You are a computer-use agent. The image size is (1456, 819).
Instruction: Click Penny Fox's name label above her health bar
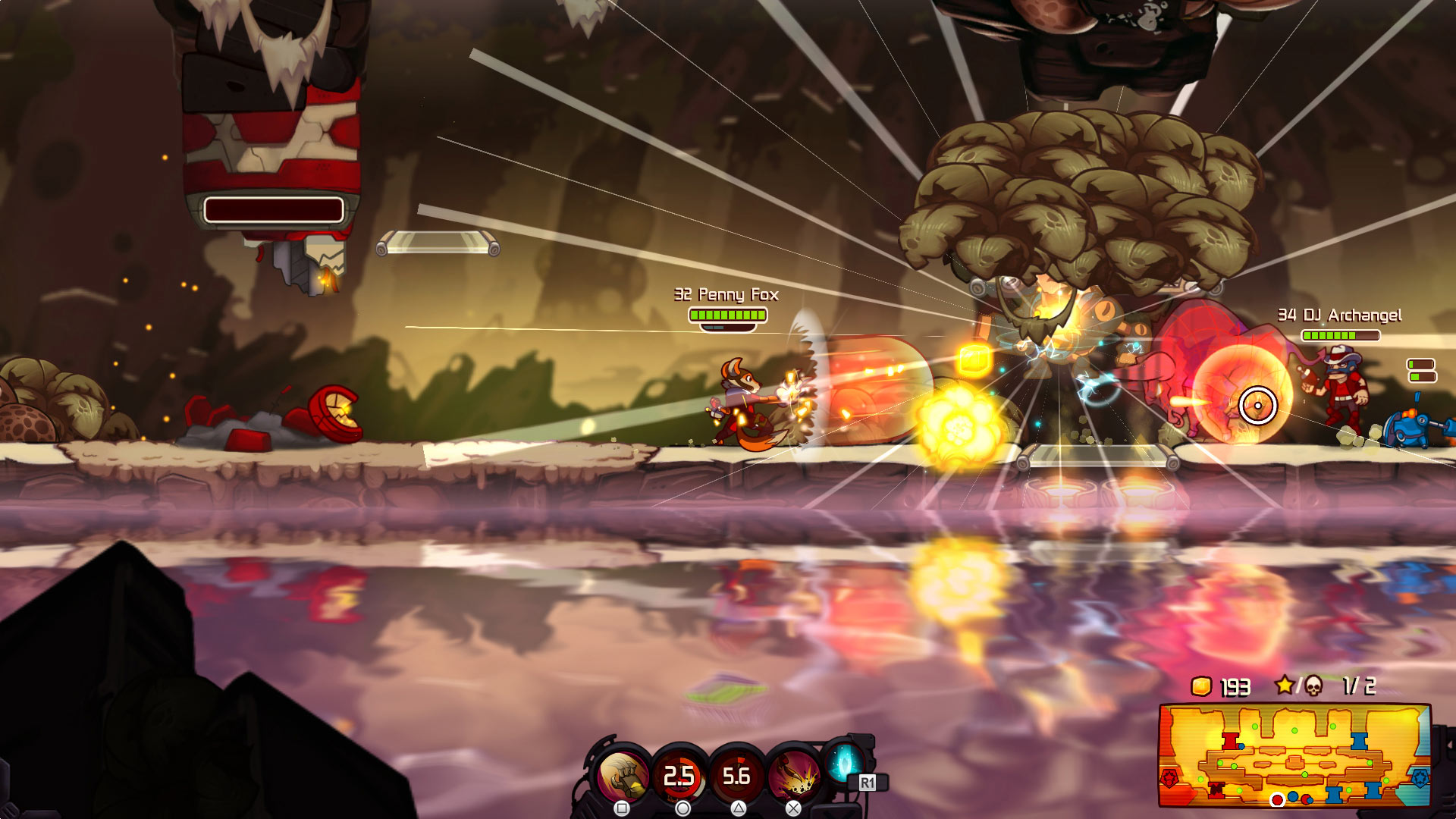(x=726, y=296)
